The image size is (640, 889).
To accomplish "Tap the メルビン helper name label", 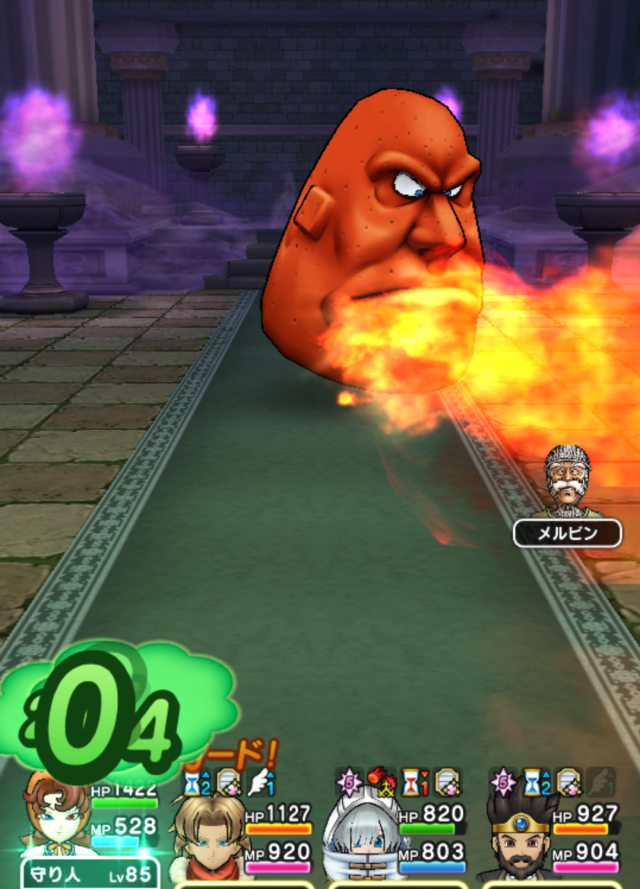I will (x=567, y=533).
